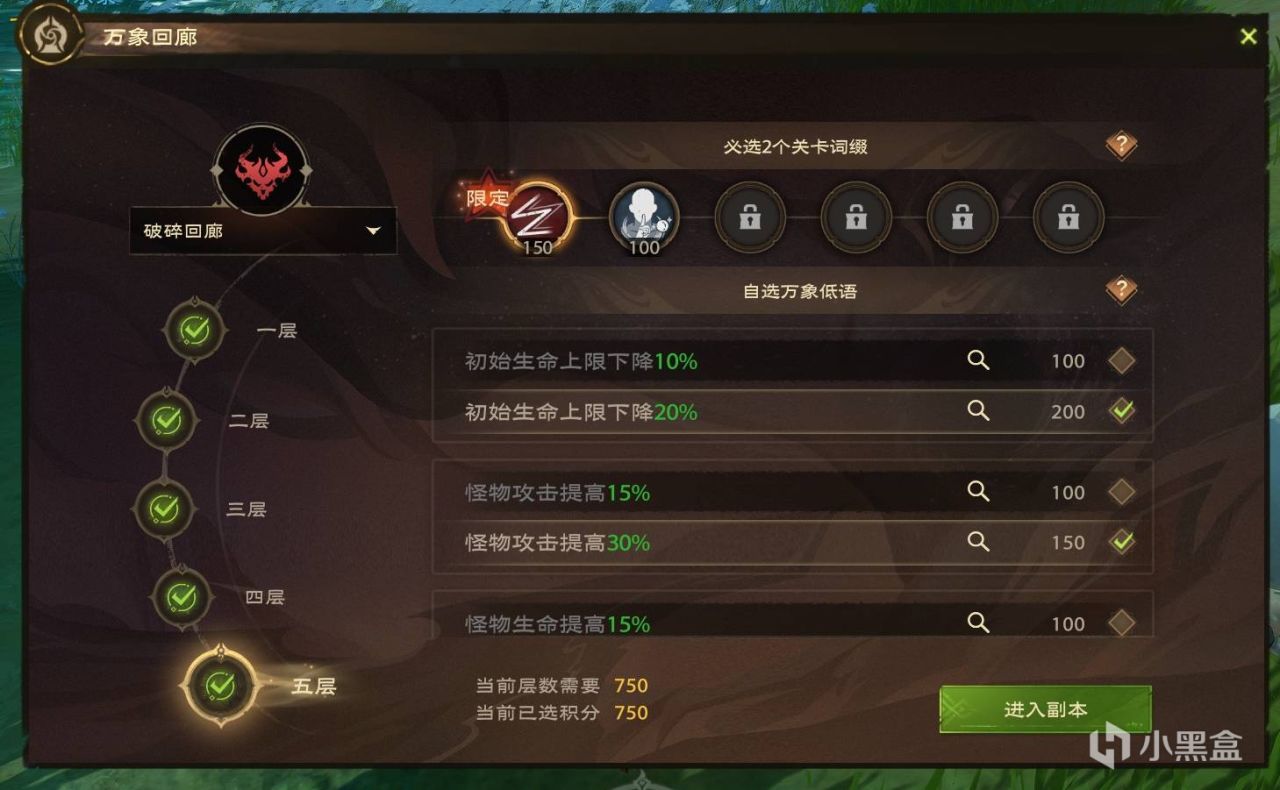Click magnifier on 怪物生命提高15% entry

(x=978, y=623)
